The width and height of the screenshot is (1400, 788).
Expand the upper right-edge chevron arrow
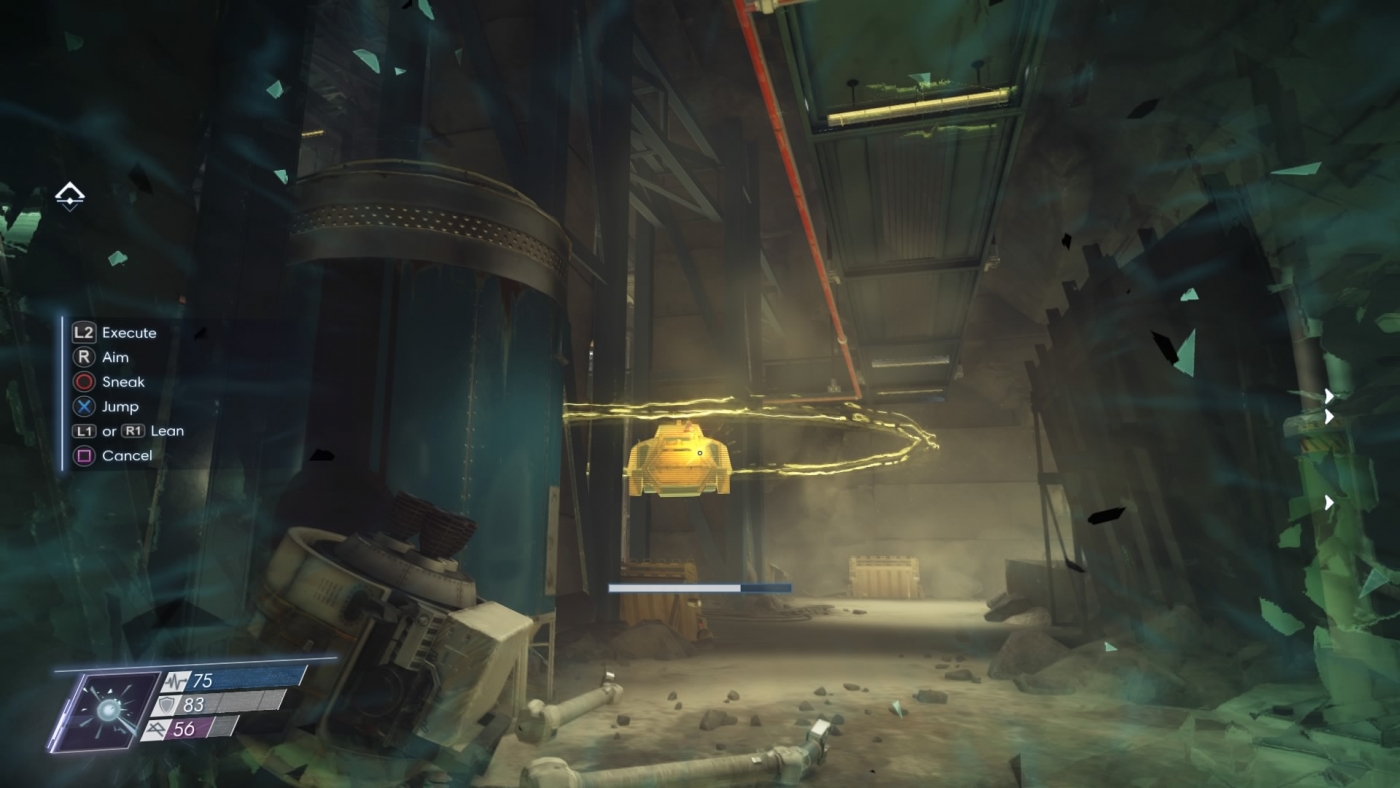pyautogui.click(x=1330, y=397)
